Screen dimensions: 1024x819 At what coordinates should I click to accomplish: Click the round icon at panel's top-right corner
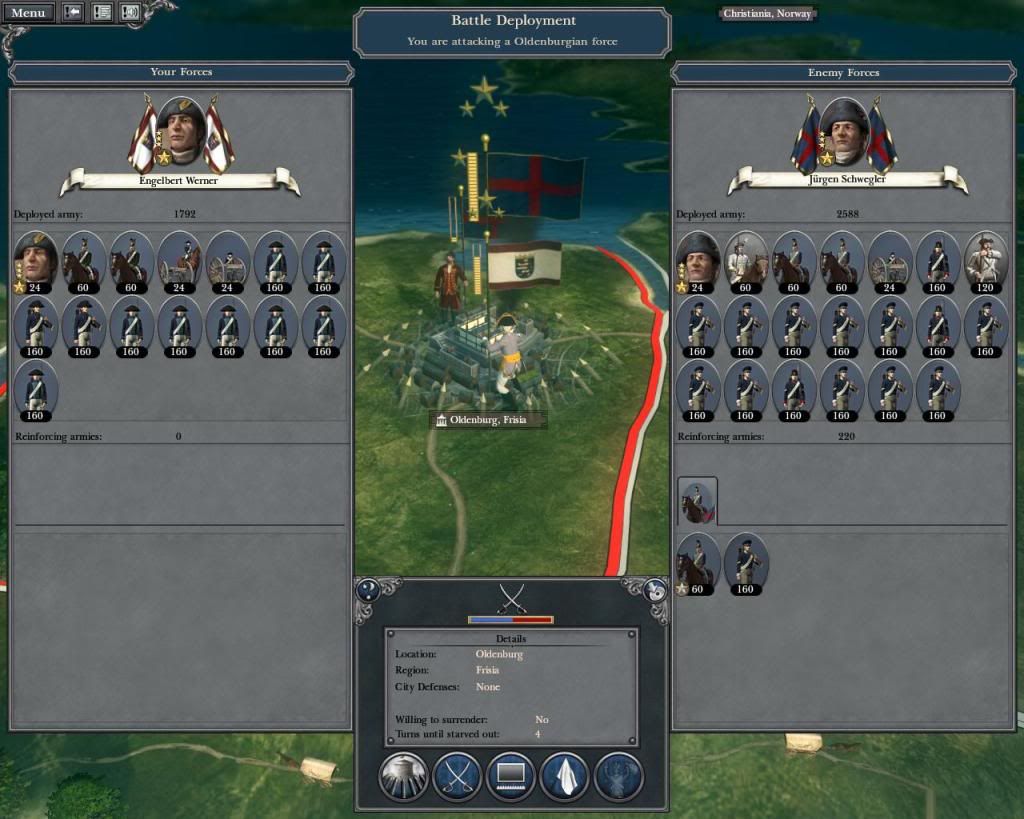656,590
